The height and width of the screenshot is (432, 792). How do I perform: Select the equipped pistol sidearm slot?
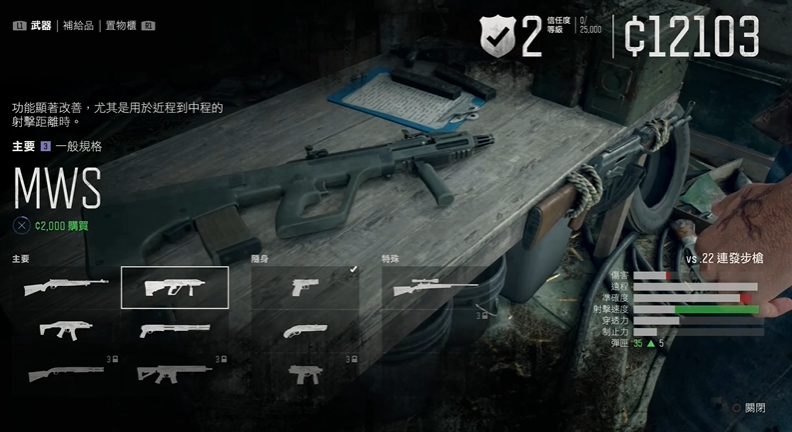[x=305, y=288]
